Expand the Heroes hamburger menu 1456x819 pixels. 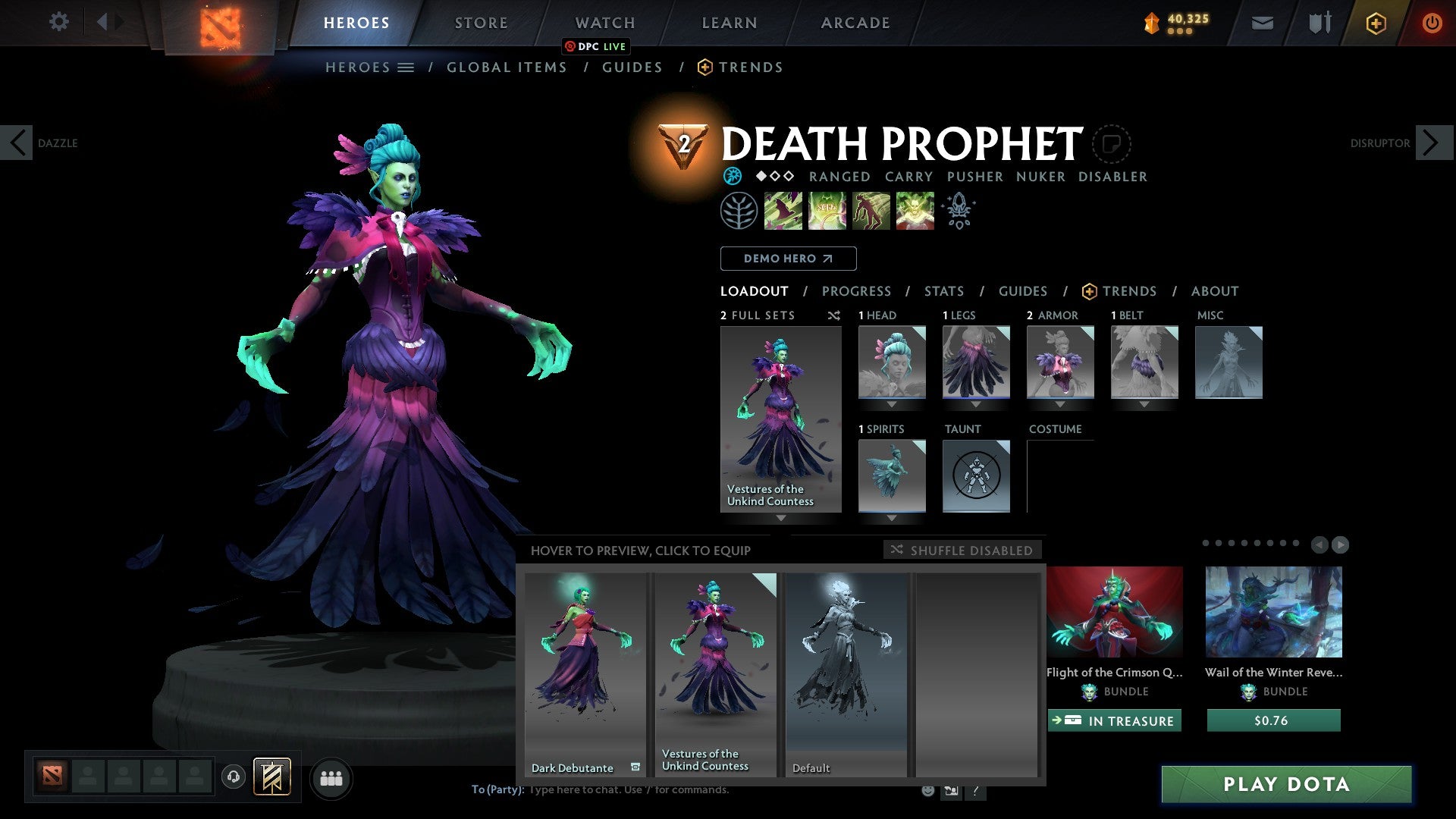tap(406, 67)
